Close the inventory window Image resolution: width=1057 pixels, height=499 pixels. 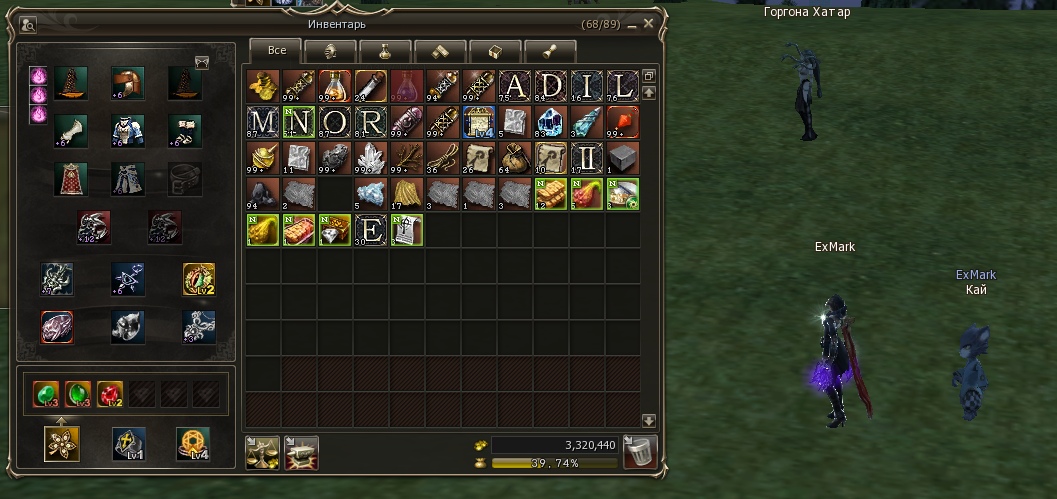point(649,23)
